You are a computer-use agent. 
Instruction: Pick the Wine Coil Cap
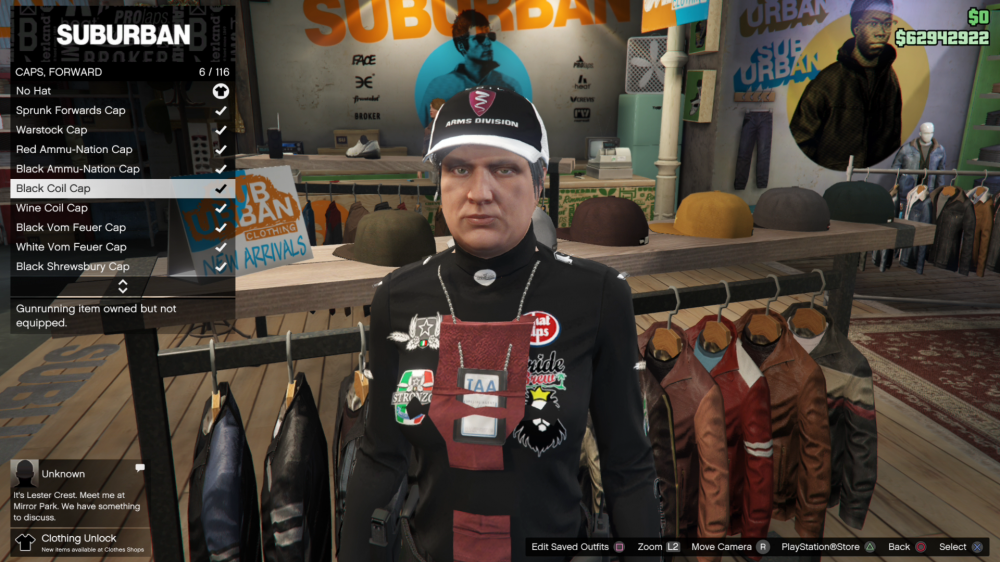122,208
